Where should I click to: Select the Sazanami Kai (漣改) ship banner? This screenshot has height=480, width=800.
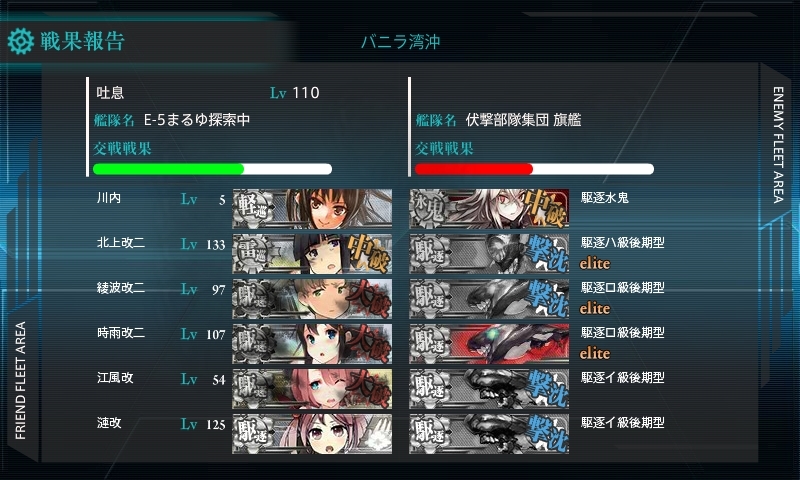[311, 432]
